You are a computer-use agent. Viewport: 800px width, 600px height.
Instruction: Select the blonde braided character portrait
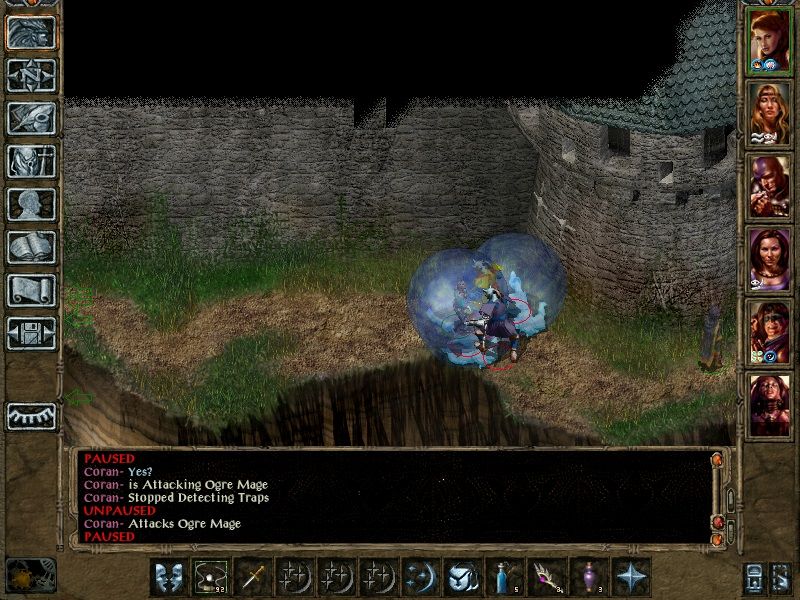[x=770, y=114]
